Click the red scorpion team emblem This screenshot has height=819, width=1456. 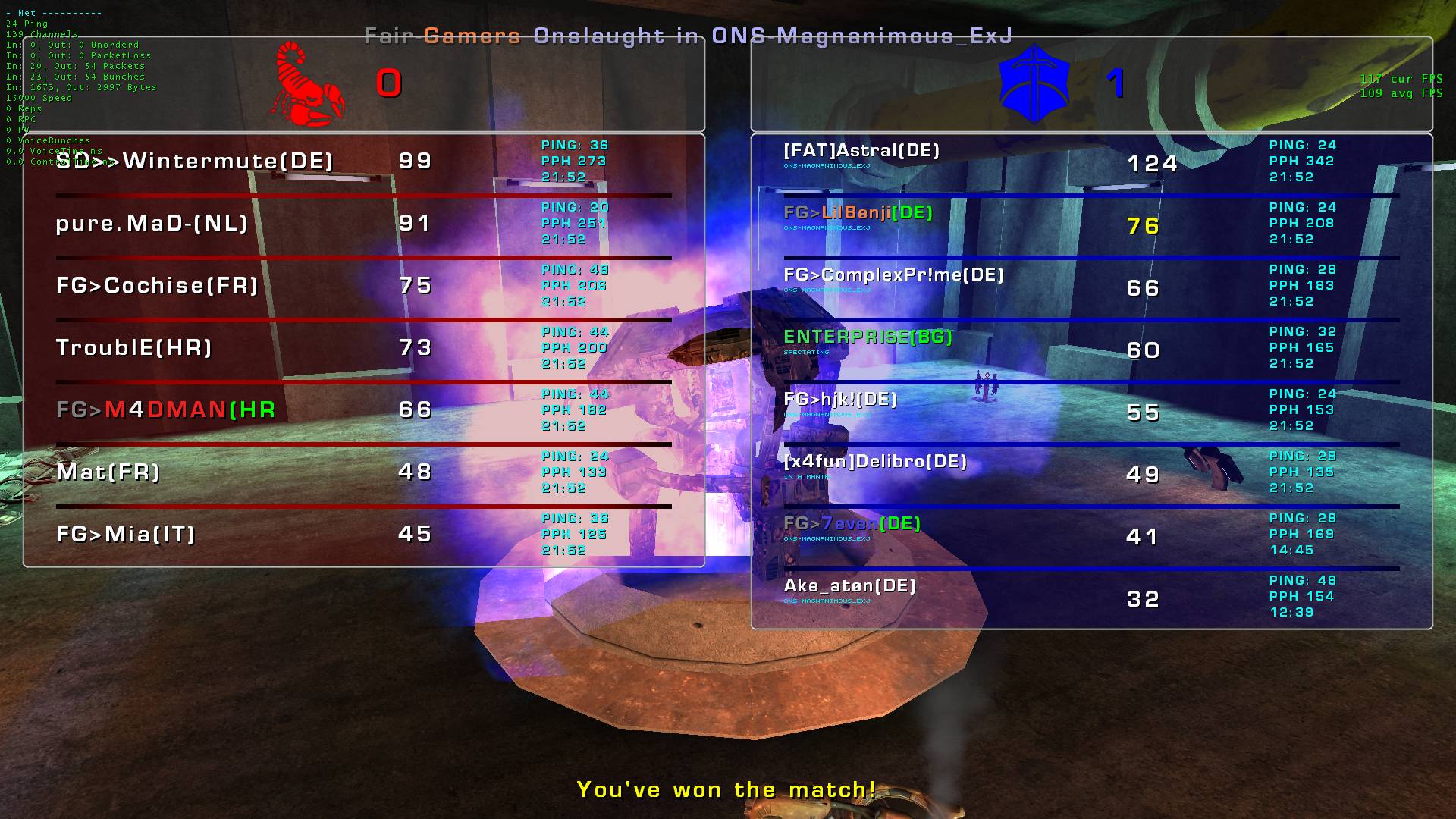click(x=309, y=84)
